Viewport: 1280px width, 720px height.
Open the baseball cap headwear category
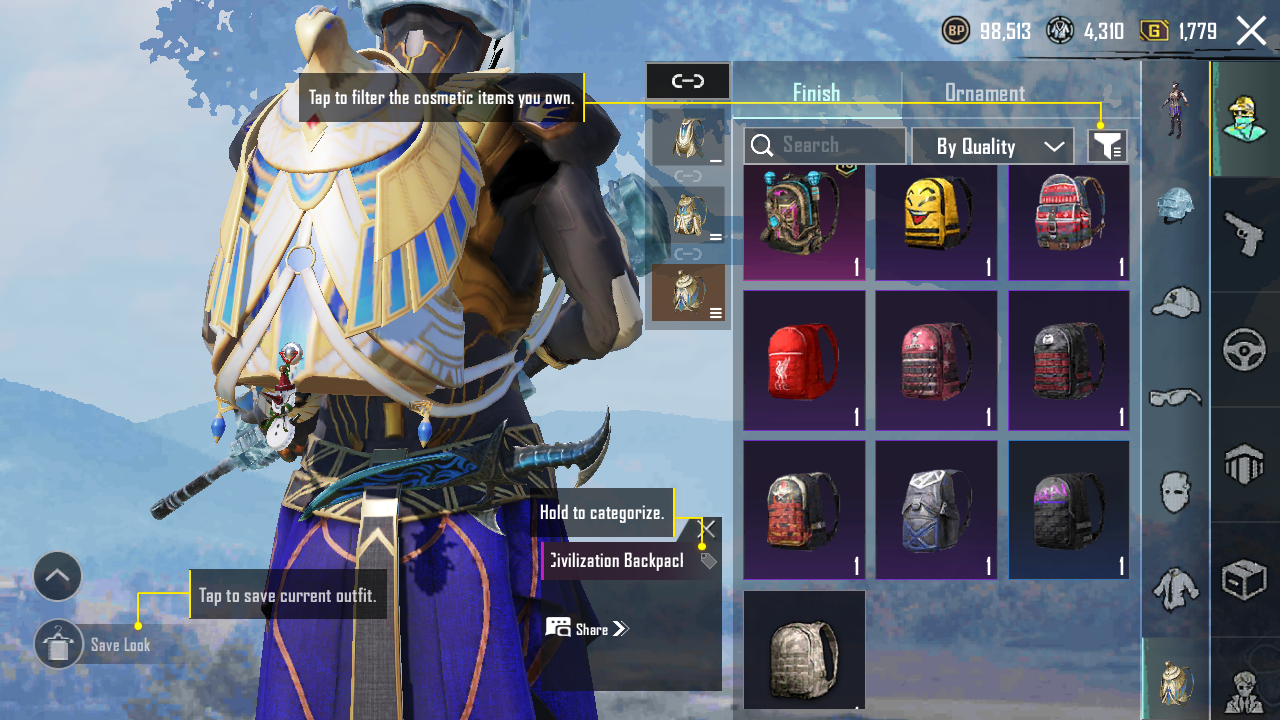(1175, 301)
